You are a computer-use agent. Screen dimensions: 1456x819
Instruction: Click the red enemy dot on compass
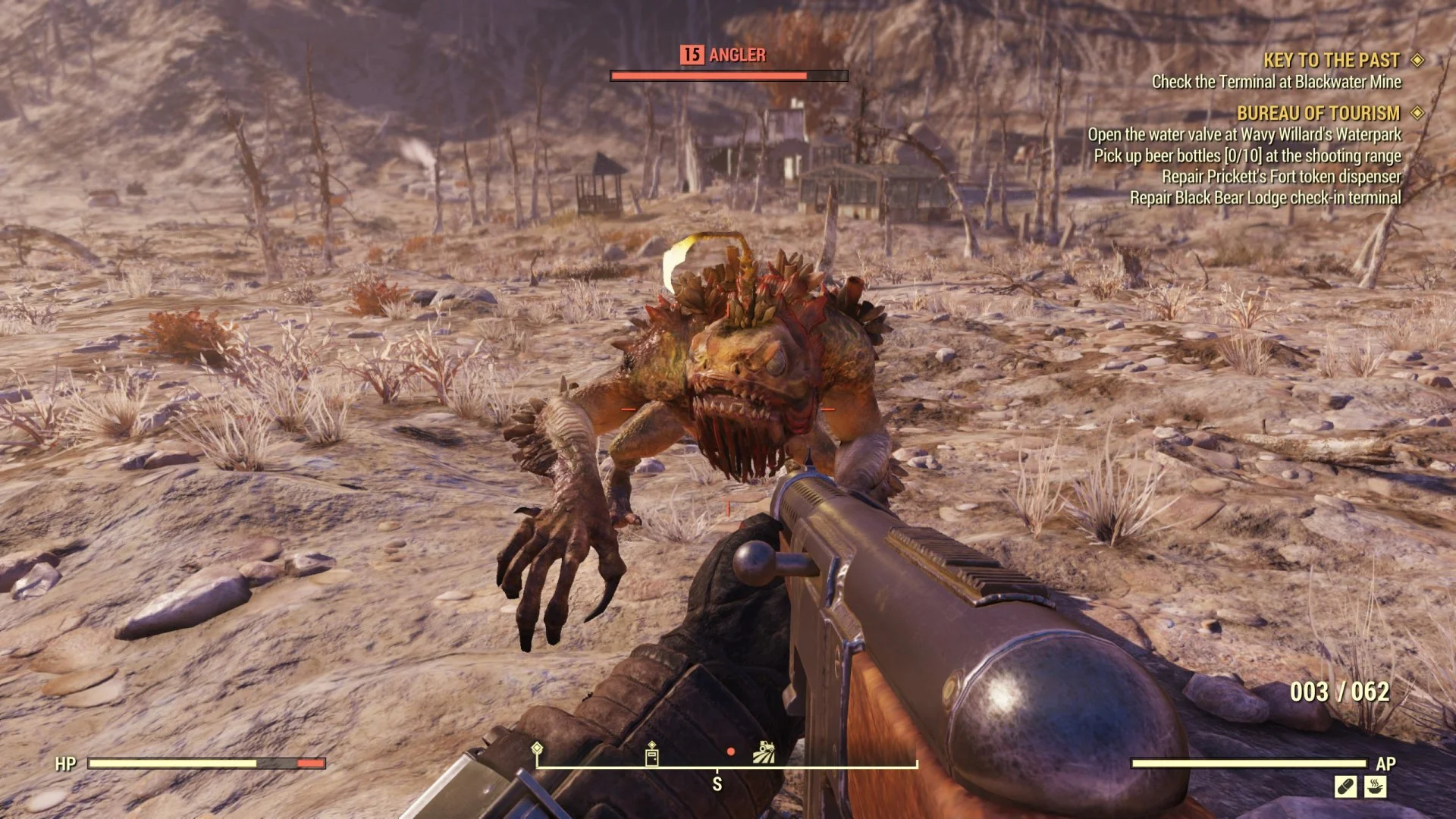click(730, 752)
